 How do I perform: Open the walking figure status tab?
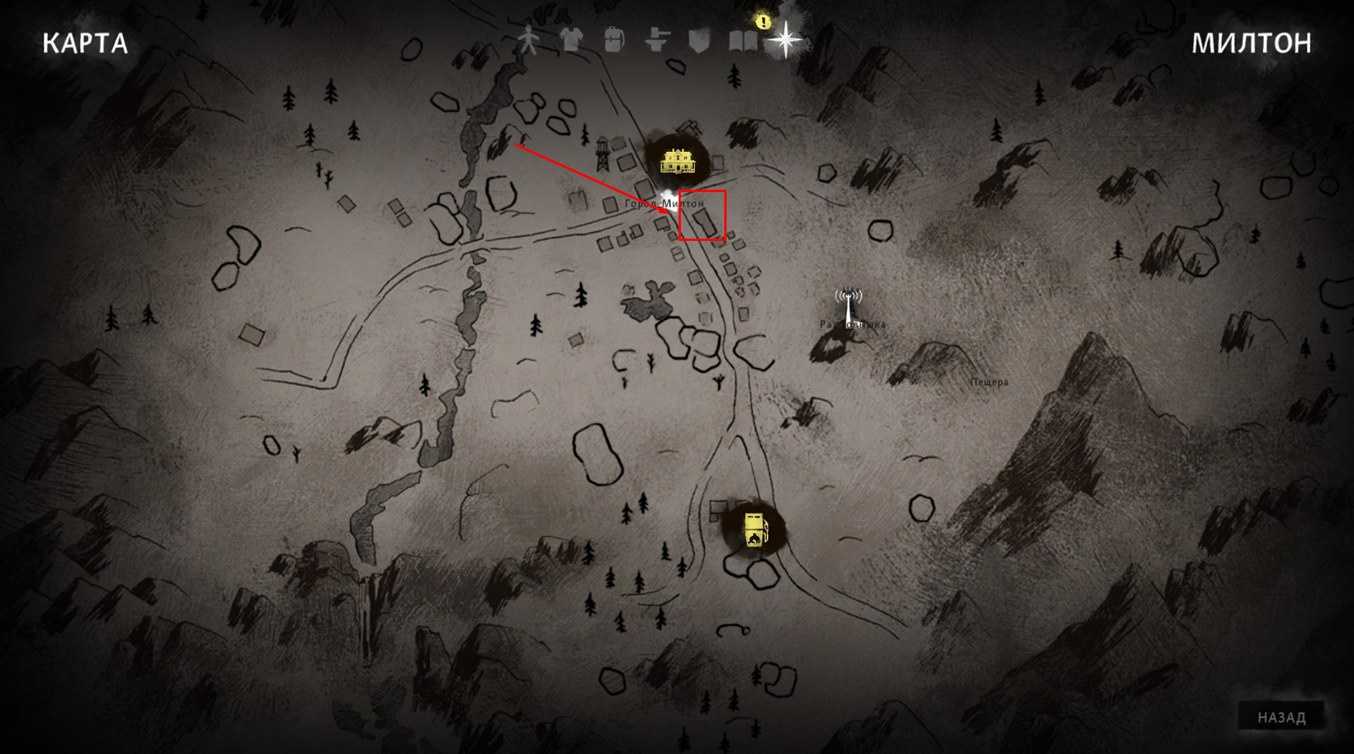528,39
